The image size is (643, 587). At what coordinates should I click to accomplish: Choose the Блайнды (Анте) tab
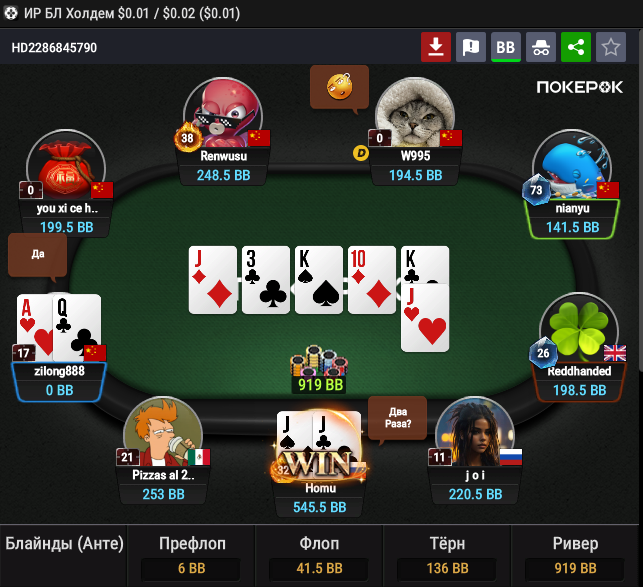65,545
